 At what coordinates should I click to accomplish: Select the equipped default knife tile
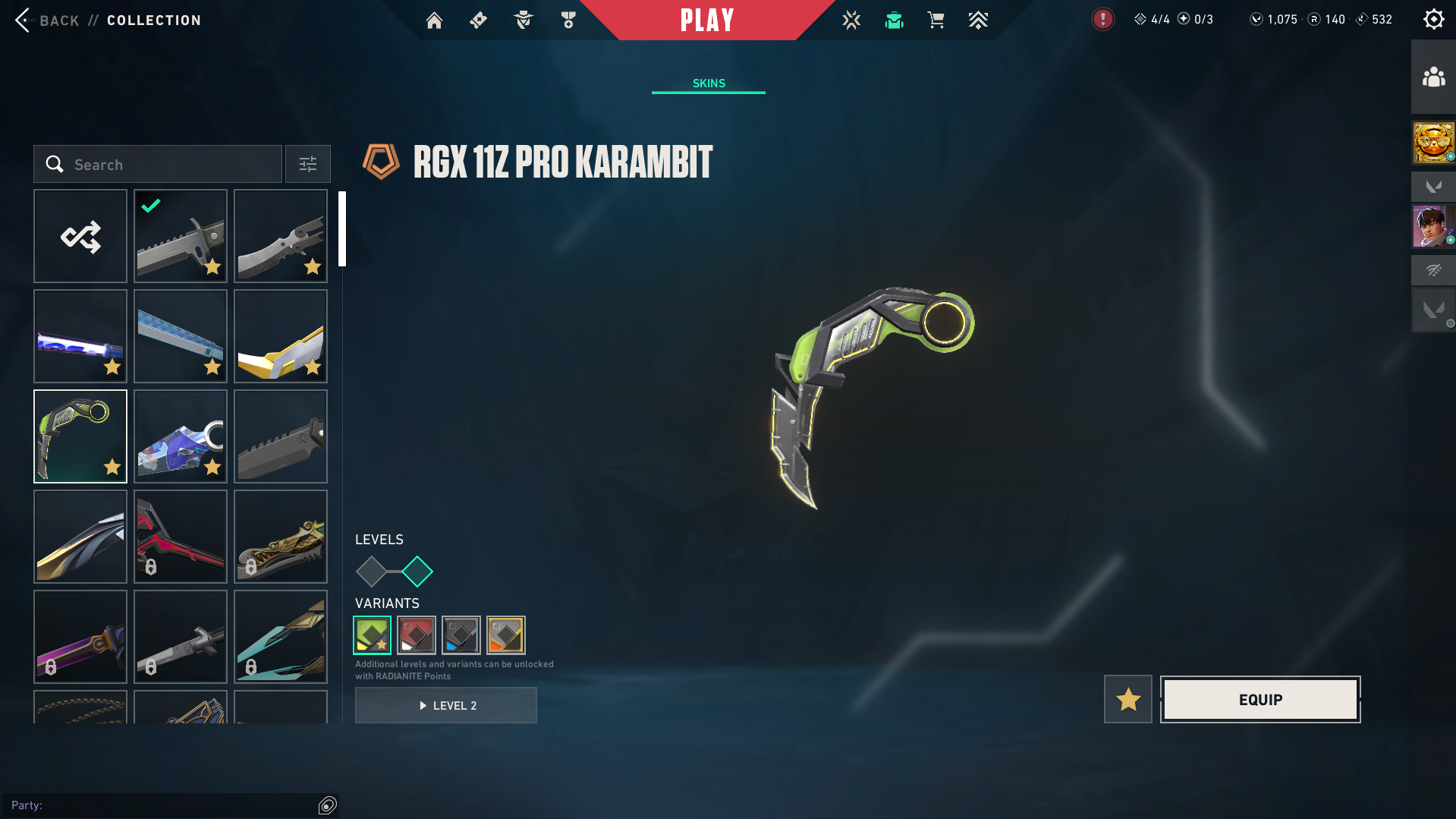(x=181, y=236)
